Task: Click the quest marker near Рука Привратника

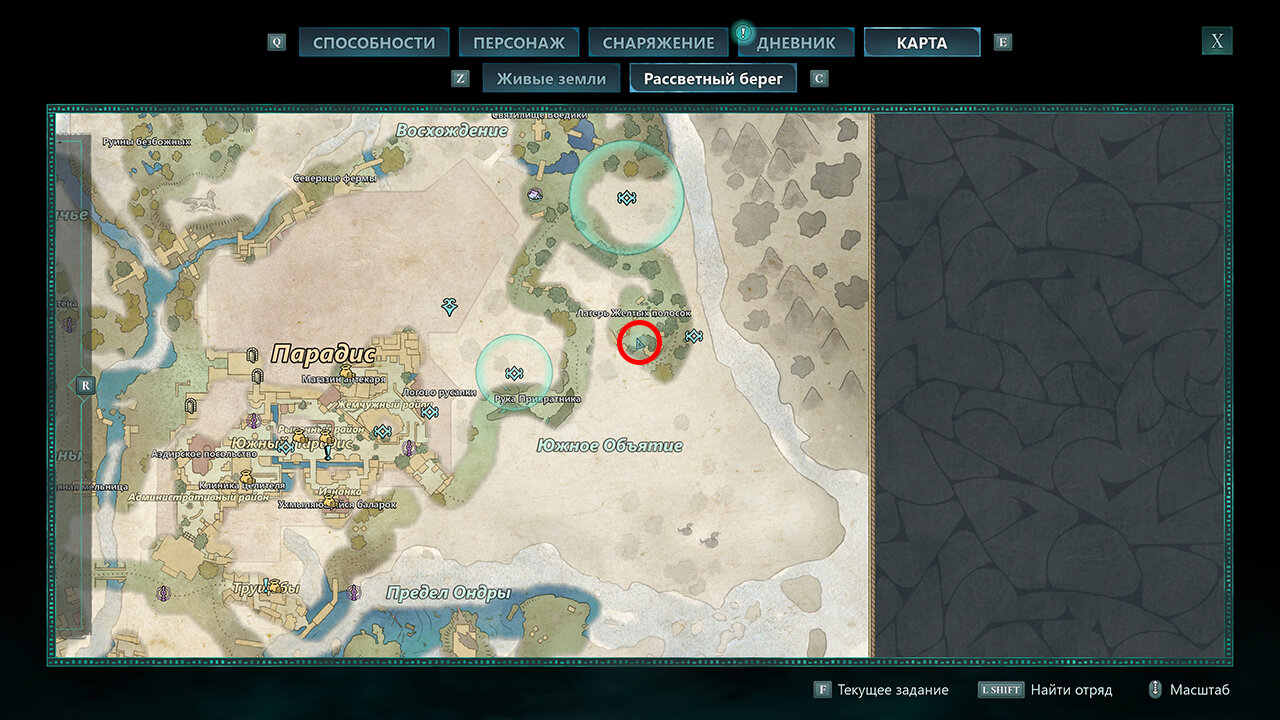Action: (515, 373)
